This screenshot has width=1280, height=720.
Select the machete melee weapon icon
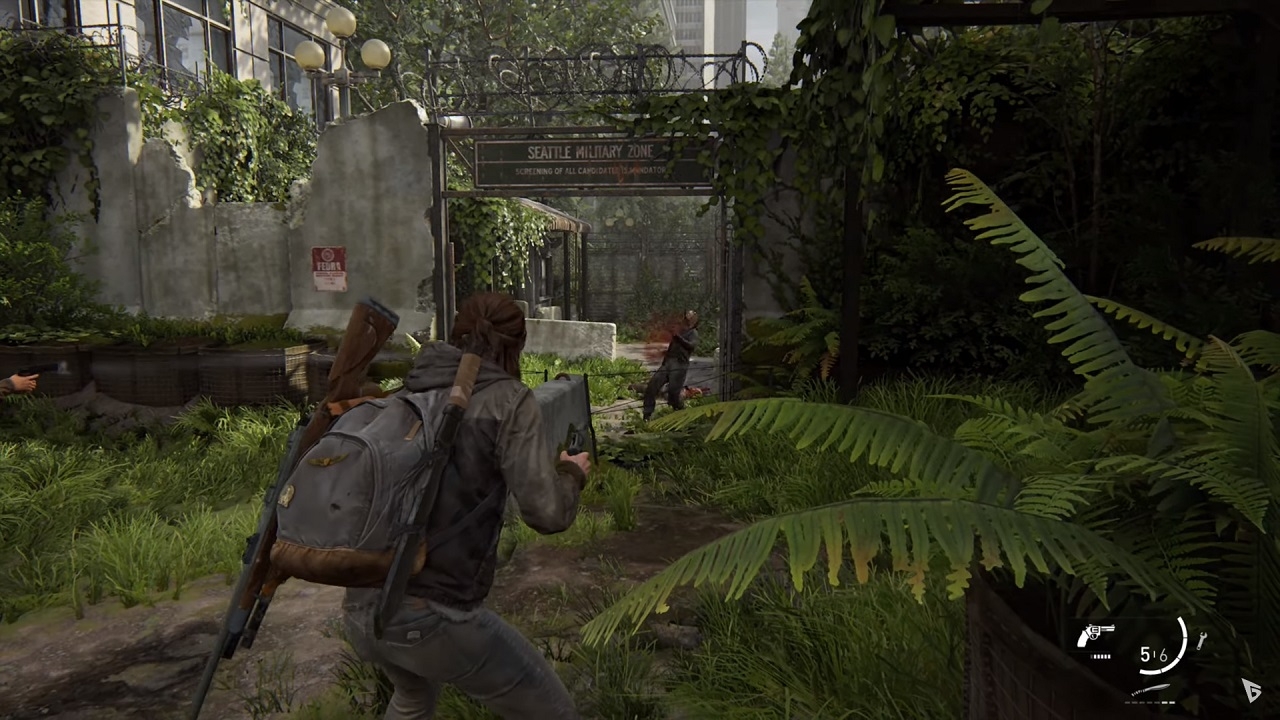pyautogui.click(x=1150, y=690)
